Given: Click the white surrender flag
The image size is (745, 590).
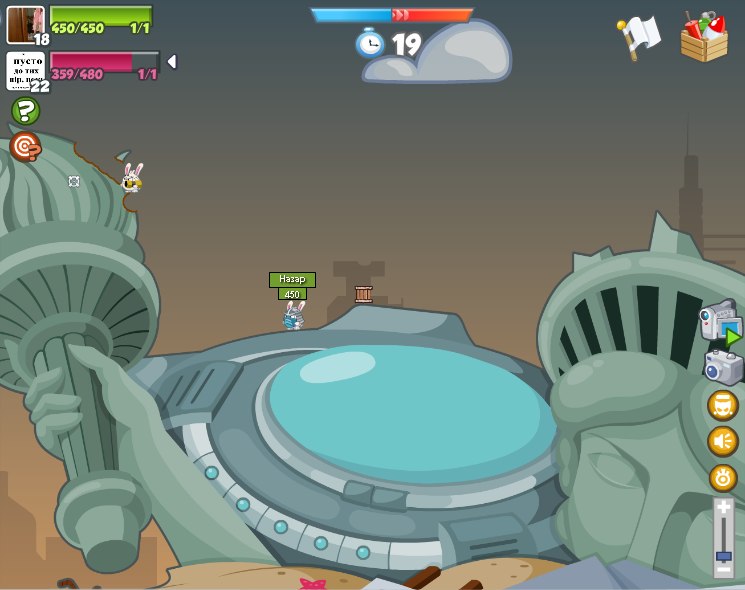Looking at the screenshot, I should [640, 36].
